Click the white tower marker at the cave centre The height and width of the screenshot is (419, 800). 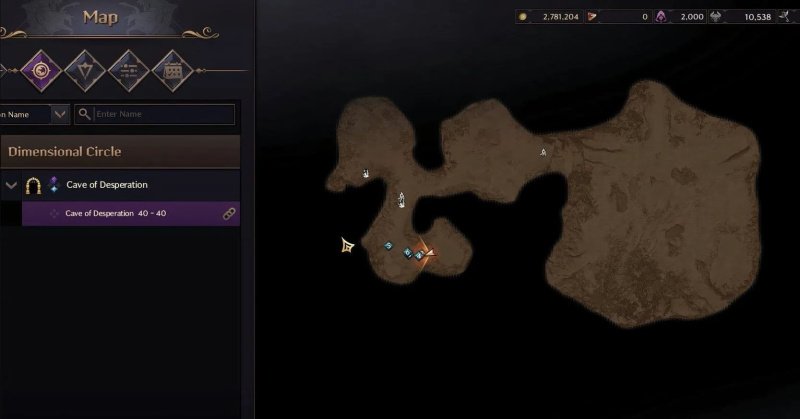402,199
